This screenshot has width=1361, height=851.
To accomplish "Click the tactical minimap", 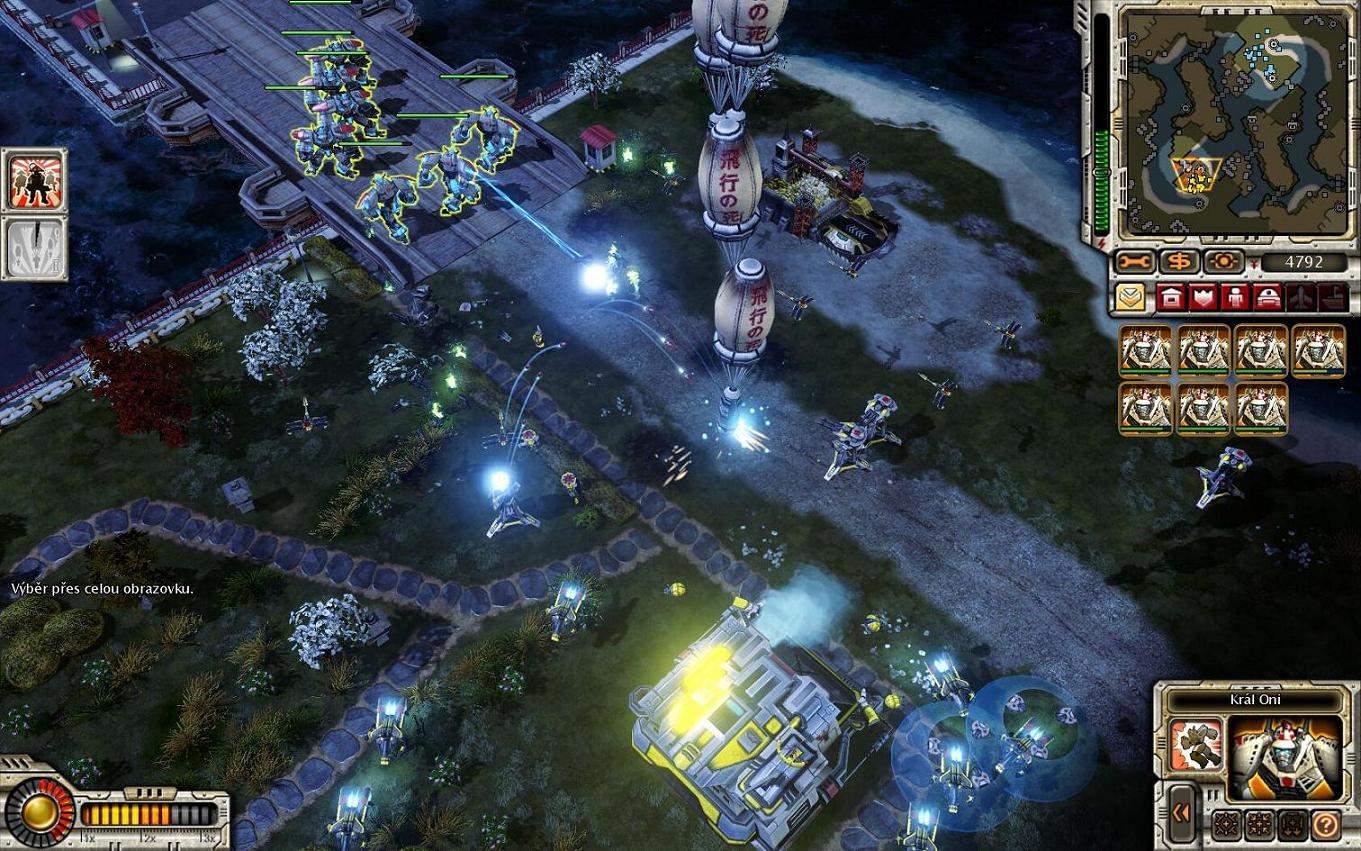I will click(x=1225, y=122).
